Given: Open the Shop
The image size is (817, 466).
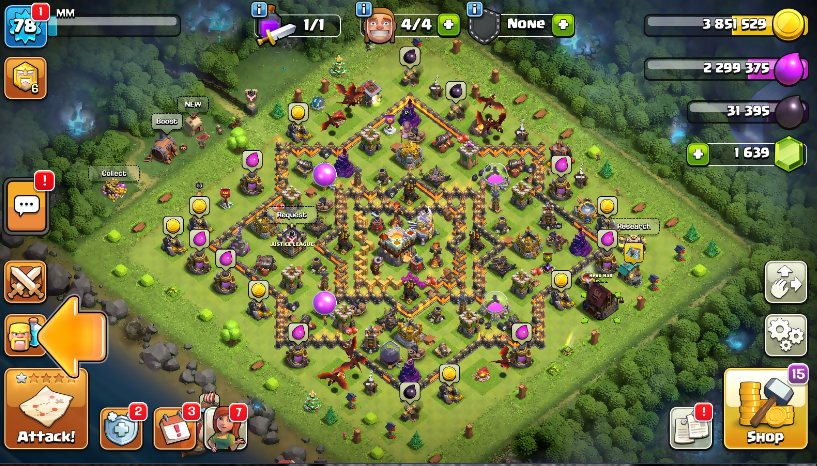Looking at the screenshot, I should tap(765, 410).
